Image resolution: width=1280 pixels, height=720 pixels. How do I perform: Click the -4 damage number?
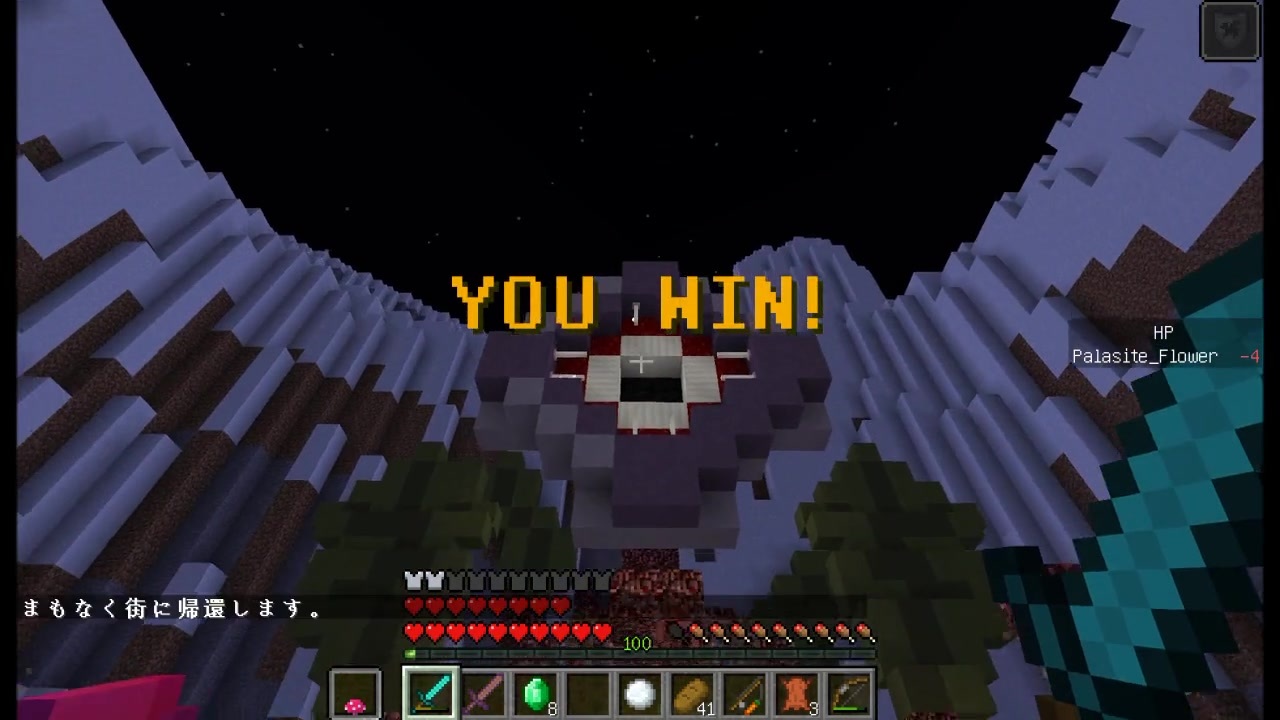[1251, 355]
